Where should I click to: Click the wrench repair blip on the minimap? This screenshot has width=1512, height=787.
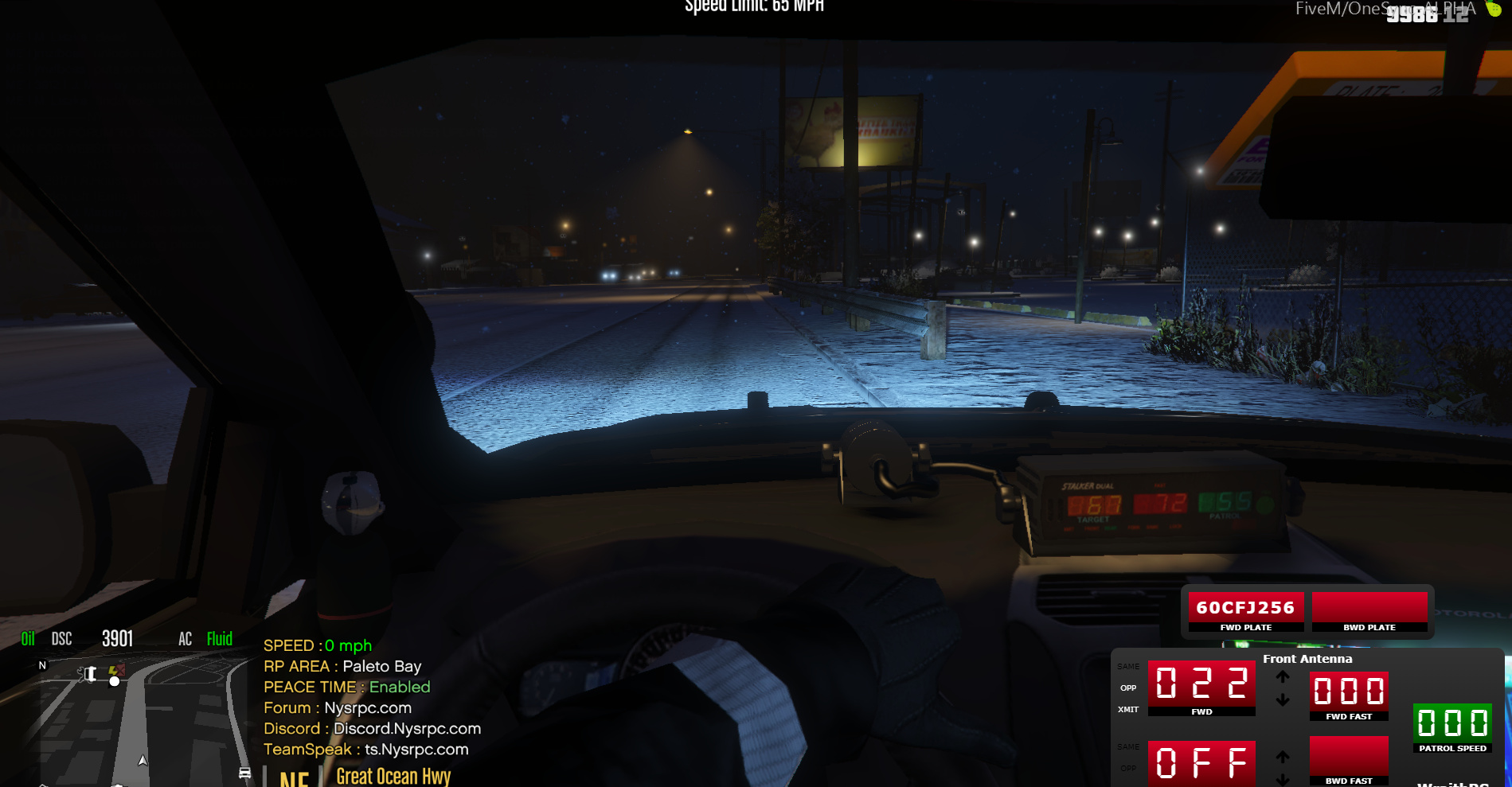(x=87, y=673)
